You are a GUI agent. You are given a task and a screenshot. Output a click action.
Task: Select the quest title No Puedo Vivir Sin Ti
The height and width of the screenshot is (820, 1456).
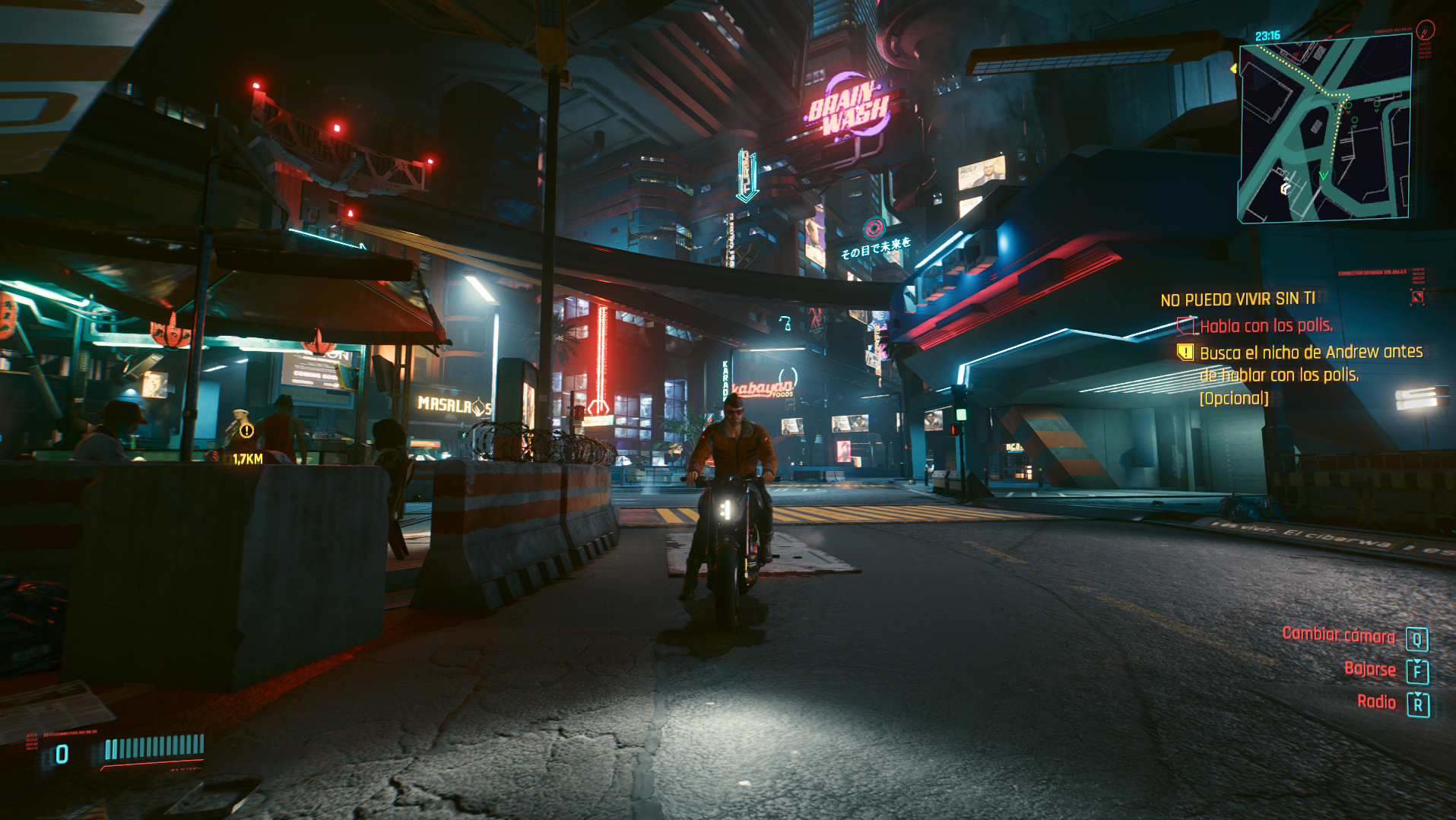tap(1237, 299)
